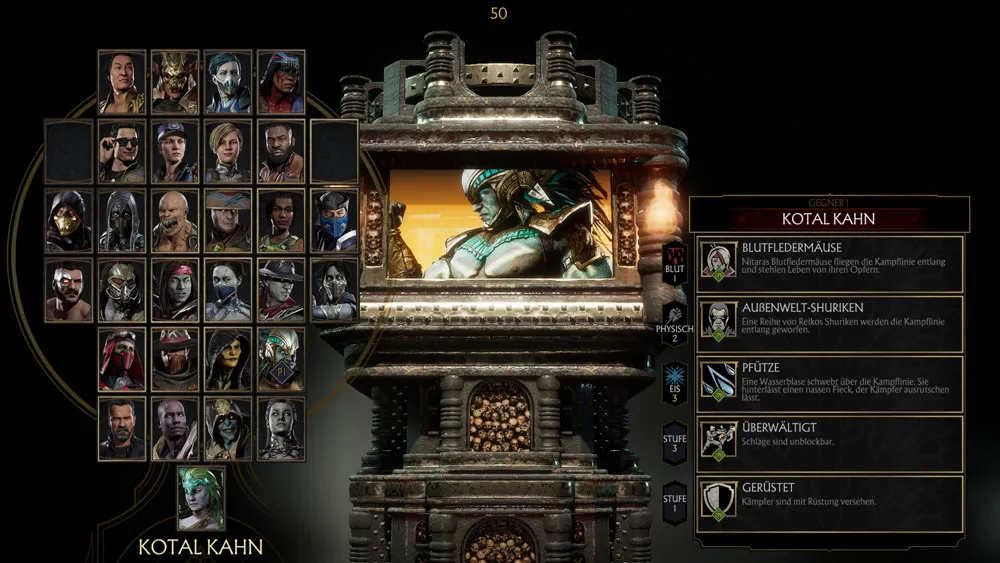Pick Skarlet in the red hood
This screenshot has height=563, width=1000.
[x=122, y=360]
